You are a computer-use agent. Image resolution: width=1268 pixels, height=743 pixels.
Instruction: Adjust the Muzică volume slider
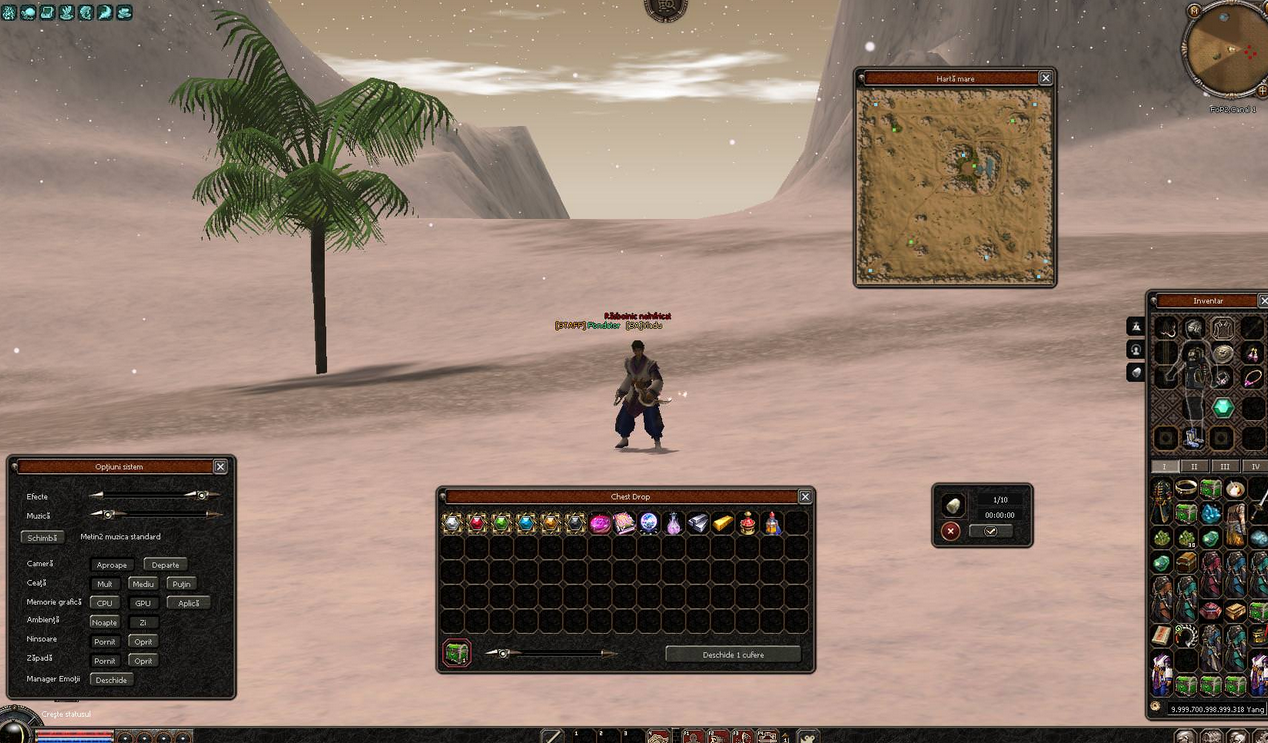pyautogui.click(x=109, y=514)
